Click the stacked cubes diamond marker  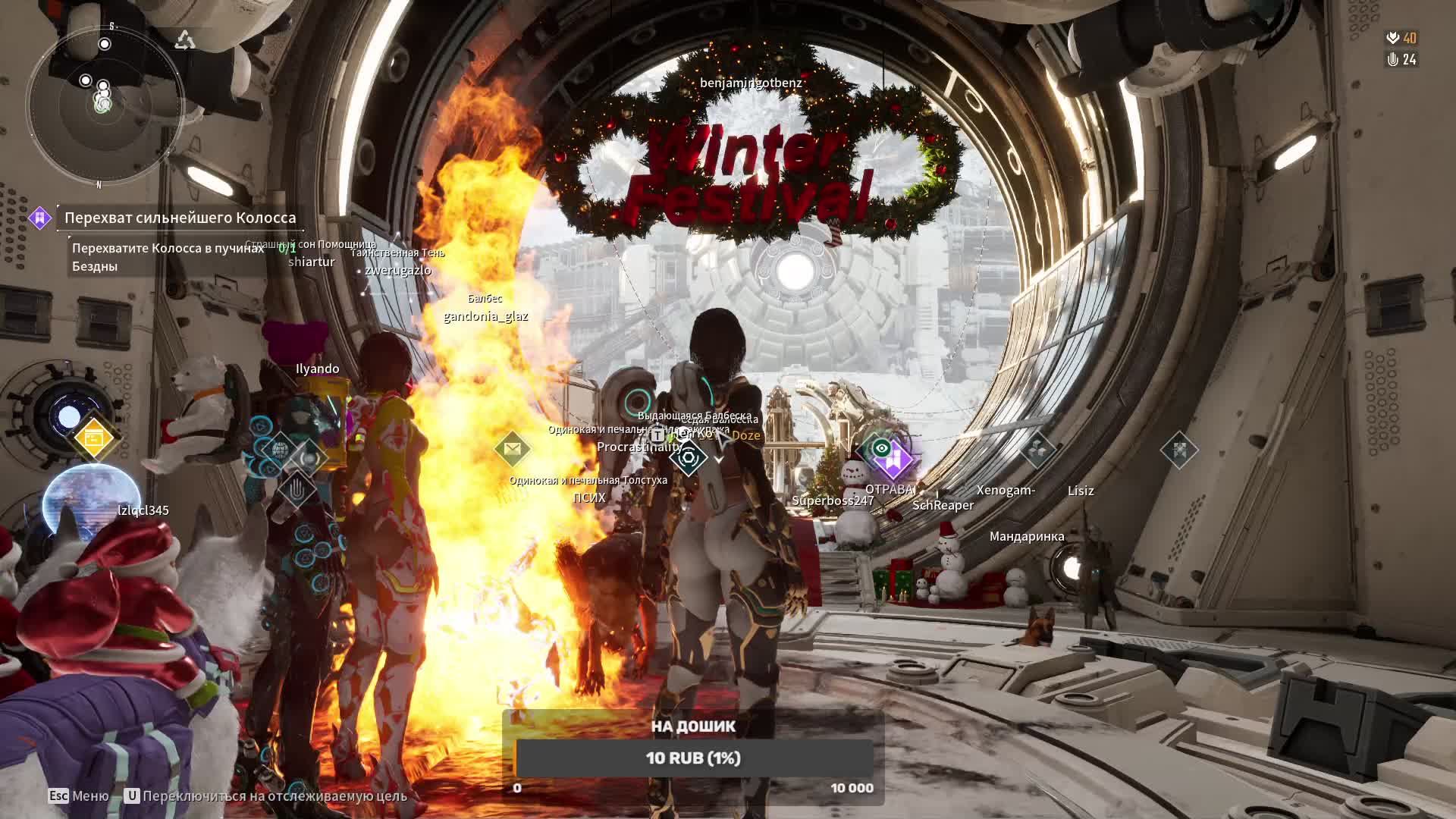pos(1037,450)
